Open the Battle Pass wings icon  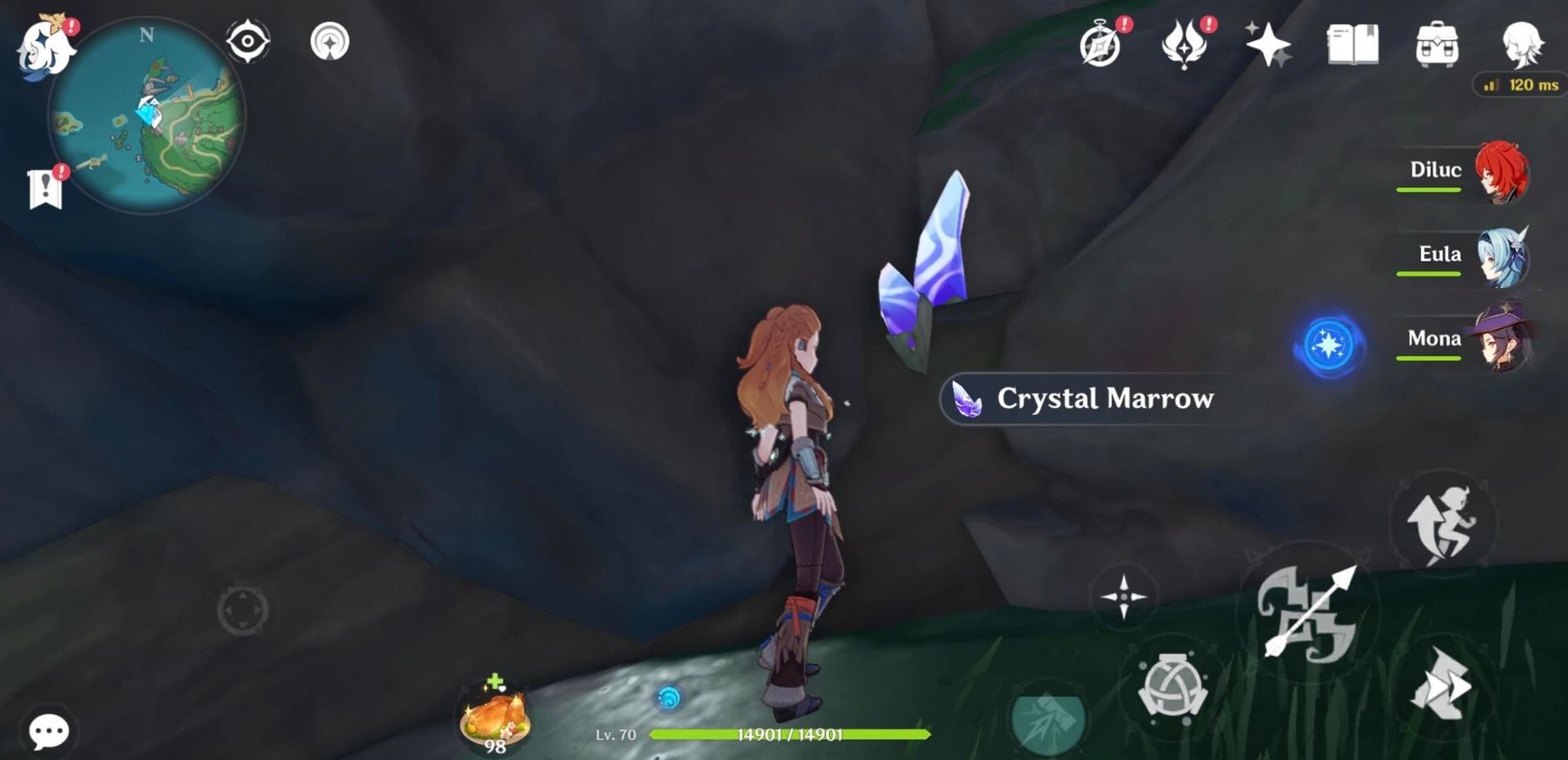(1183, 44)
